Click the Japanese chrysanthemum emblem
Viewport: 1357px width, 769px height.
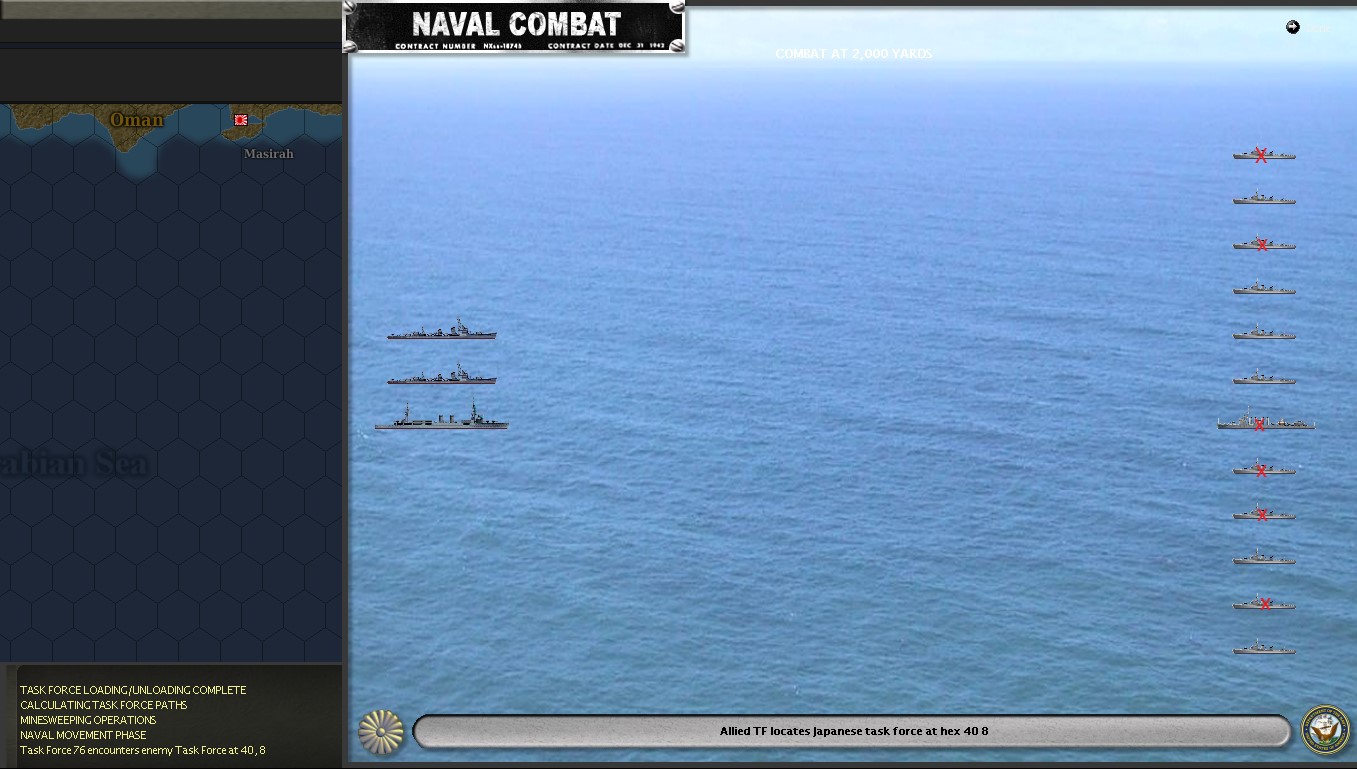[381, 732]
